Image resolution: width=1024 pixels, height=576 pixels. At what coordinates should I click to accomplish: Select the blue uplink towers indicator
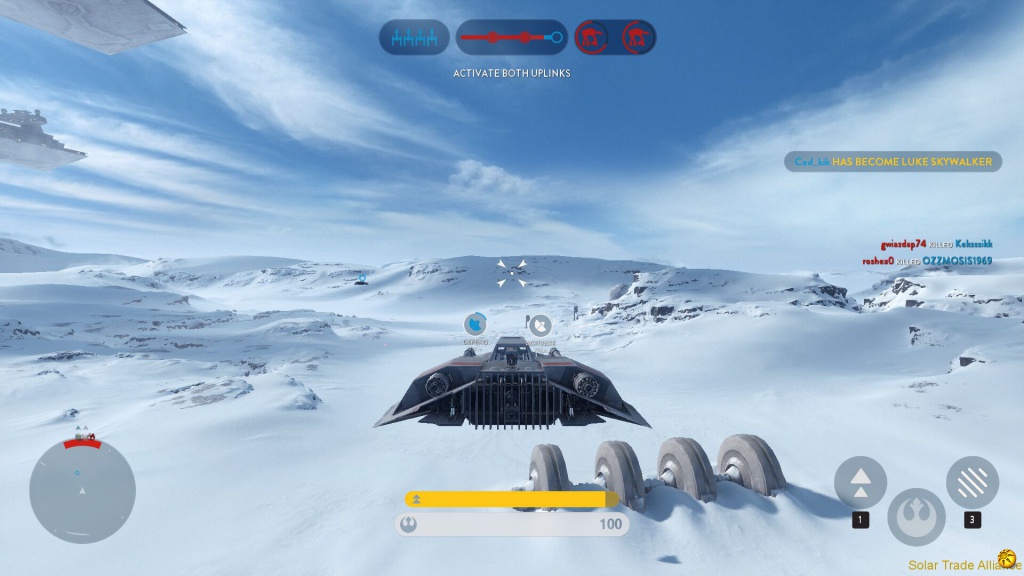point(414,38)
